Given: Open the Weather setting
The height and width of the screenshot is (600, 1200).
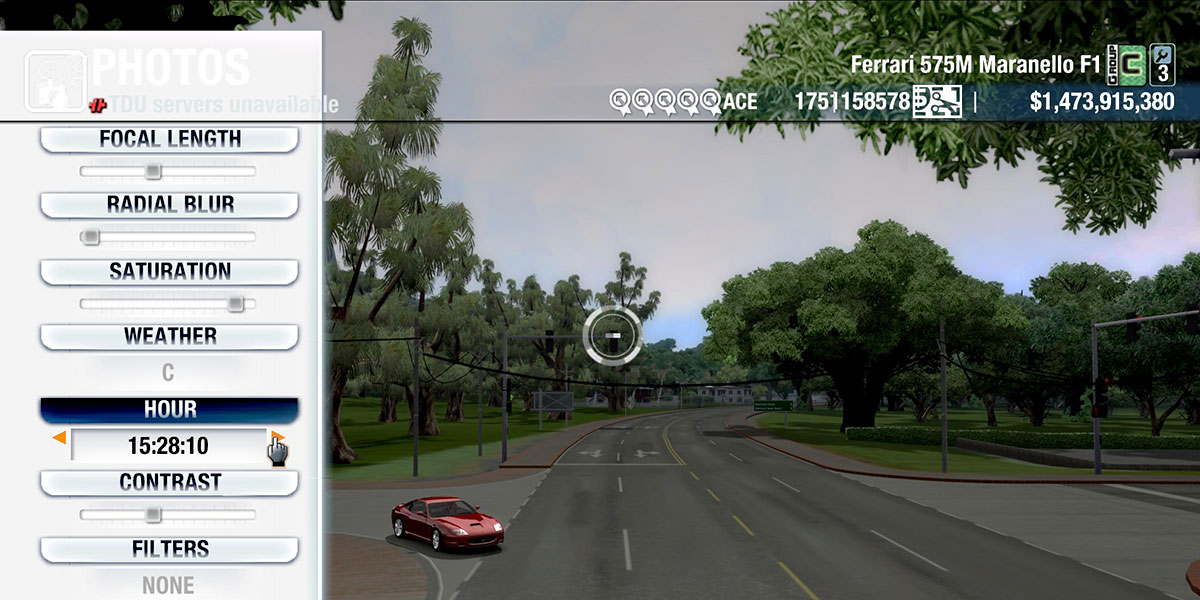Looking at the screenshot, I should click(169, 336).
